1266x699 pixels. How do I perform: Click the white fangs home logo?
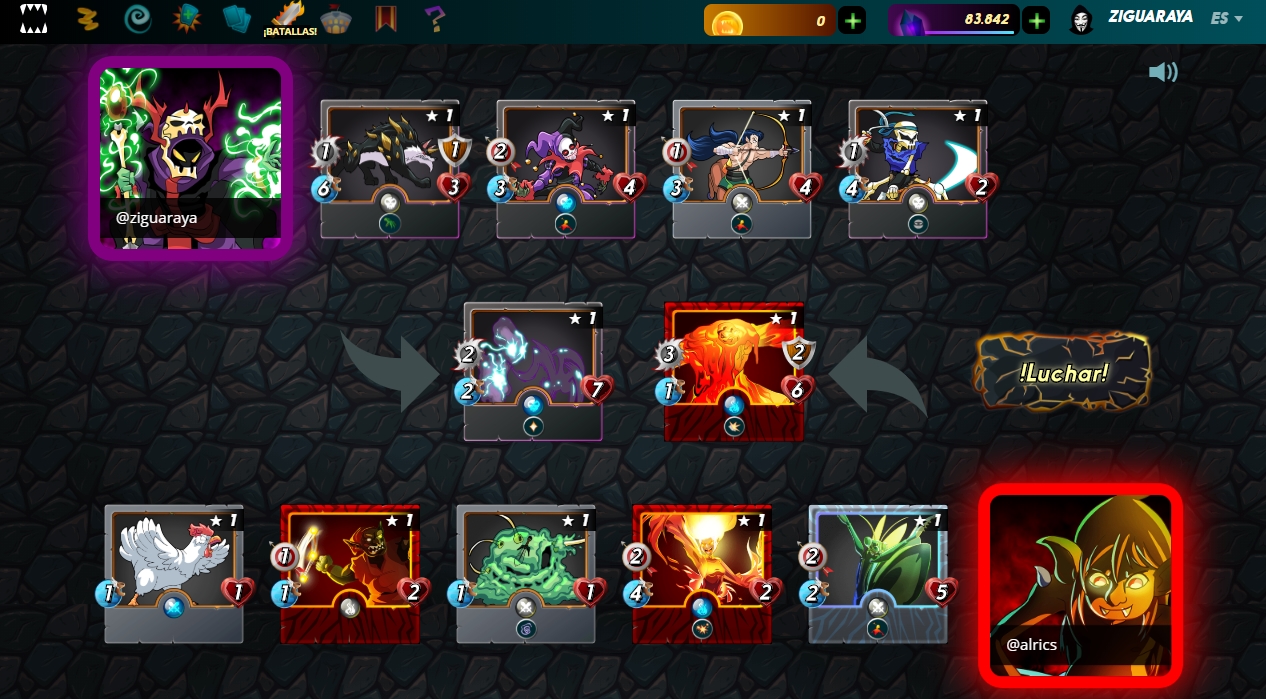click(x=34, y=18)
